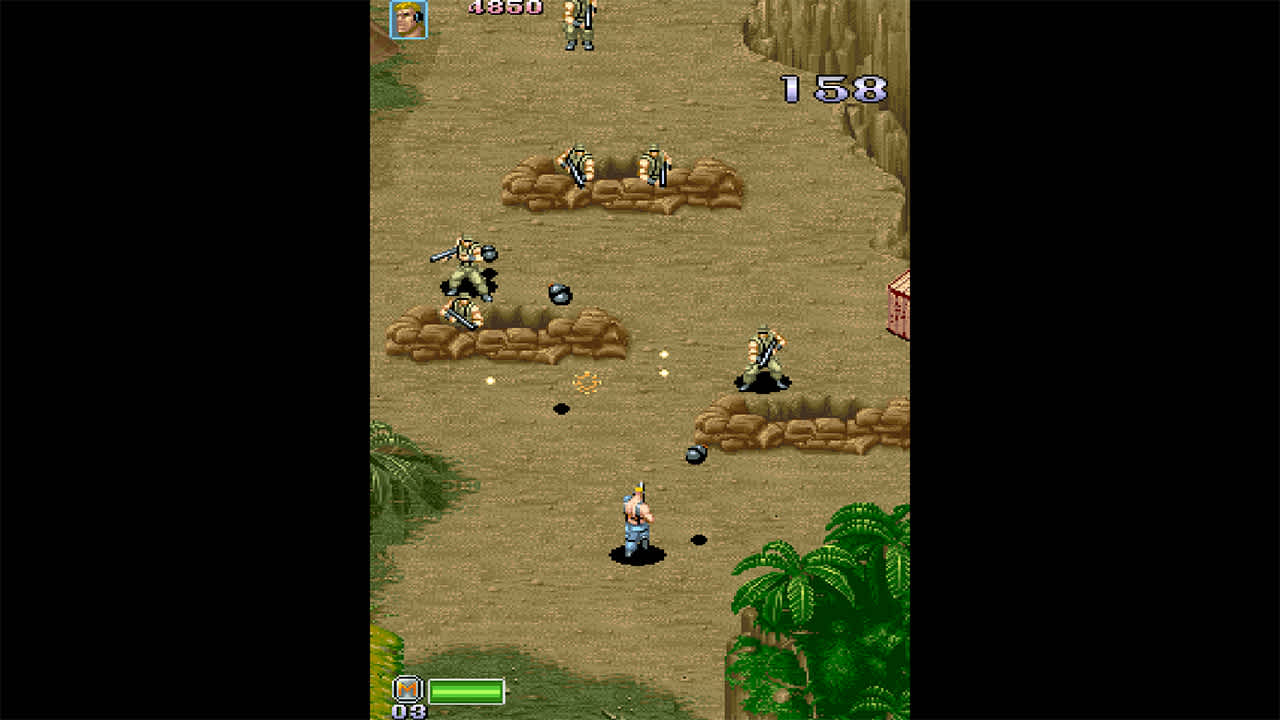Click the orange muzzle flash effect

pos(586,382)
